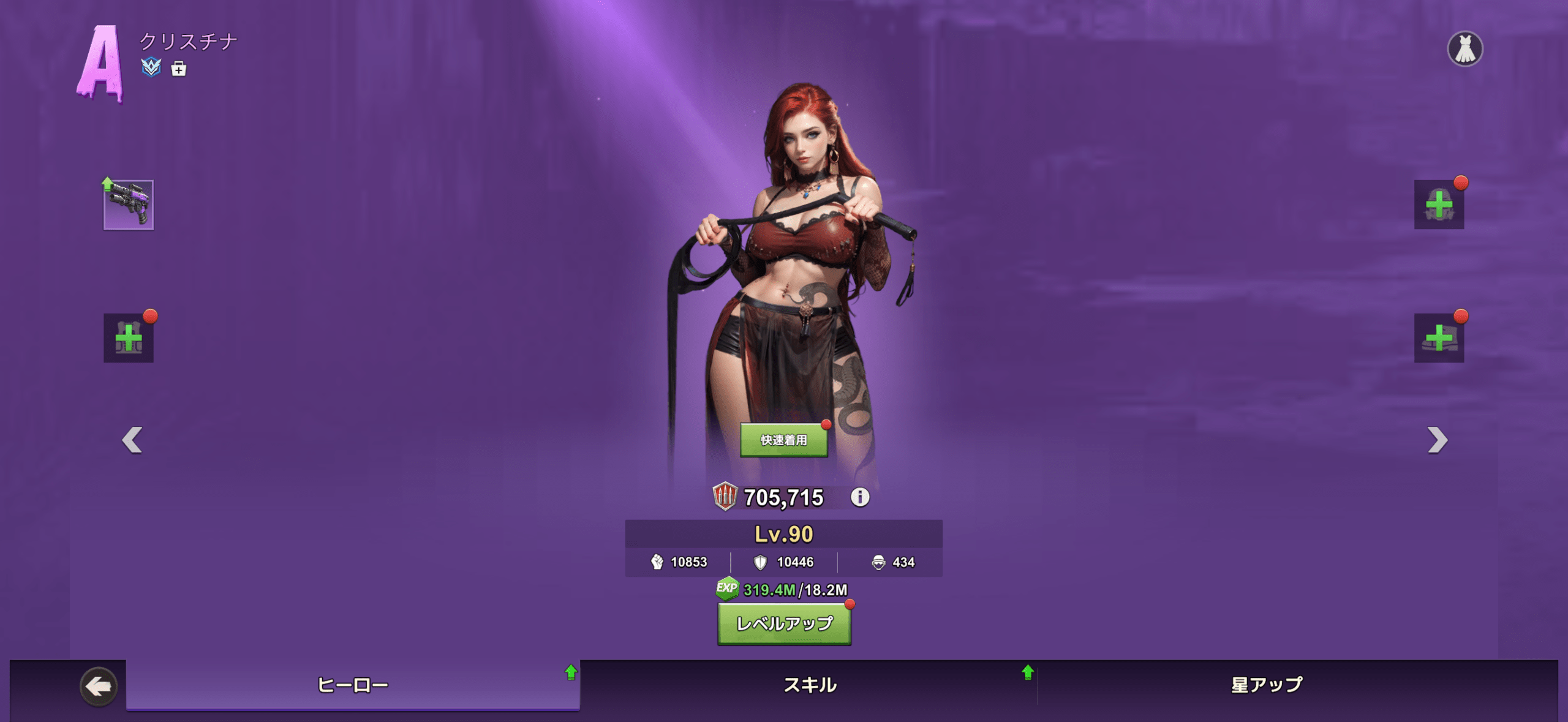Viewport: 1568px width, 722px height.
Task: Tap the blue winged faction emblem
Action: point(151,67)
